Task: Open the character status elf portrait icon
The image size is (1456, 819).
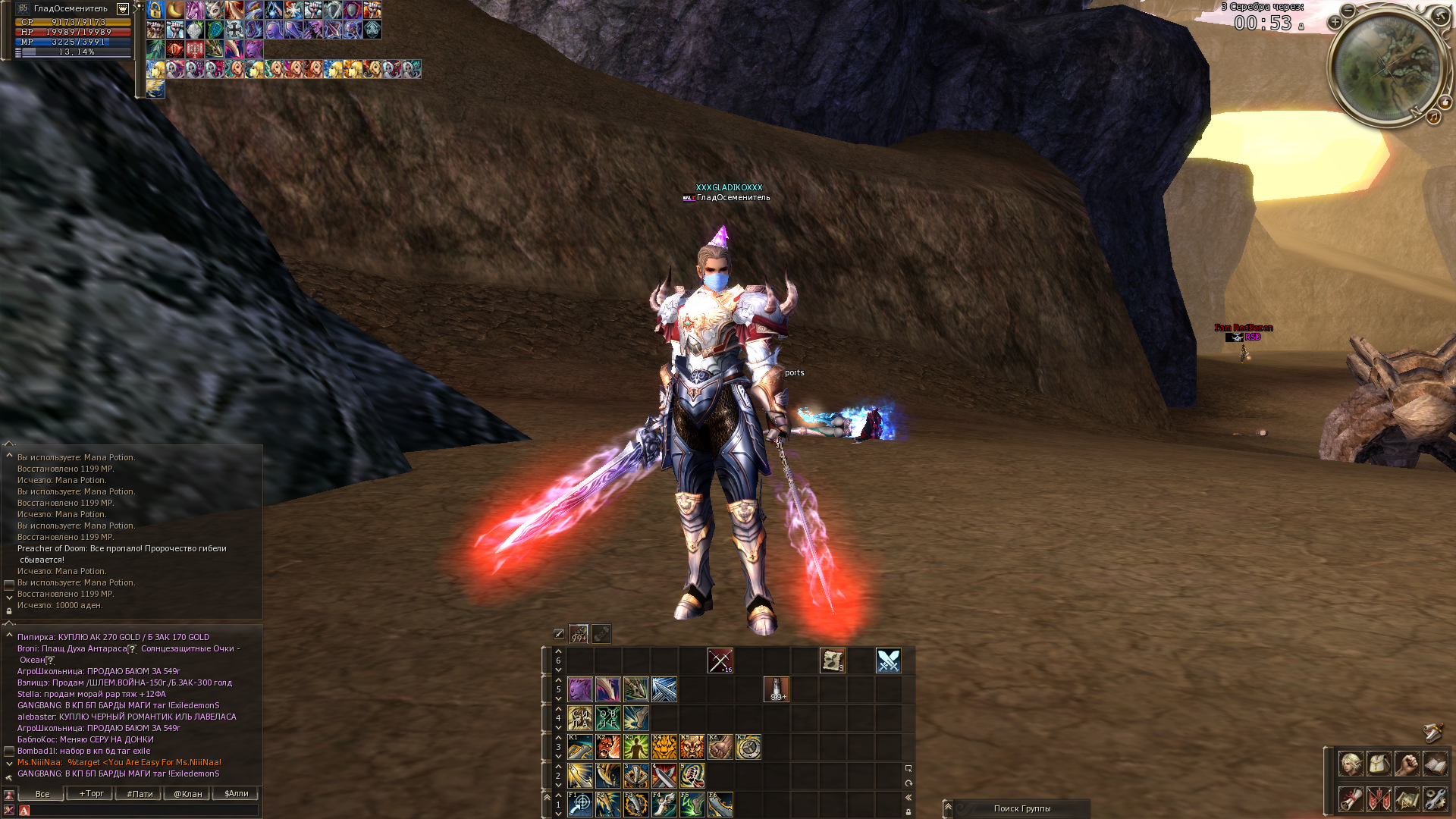Action: coord(1351,764)
